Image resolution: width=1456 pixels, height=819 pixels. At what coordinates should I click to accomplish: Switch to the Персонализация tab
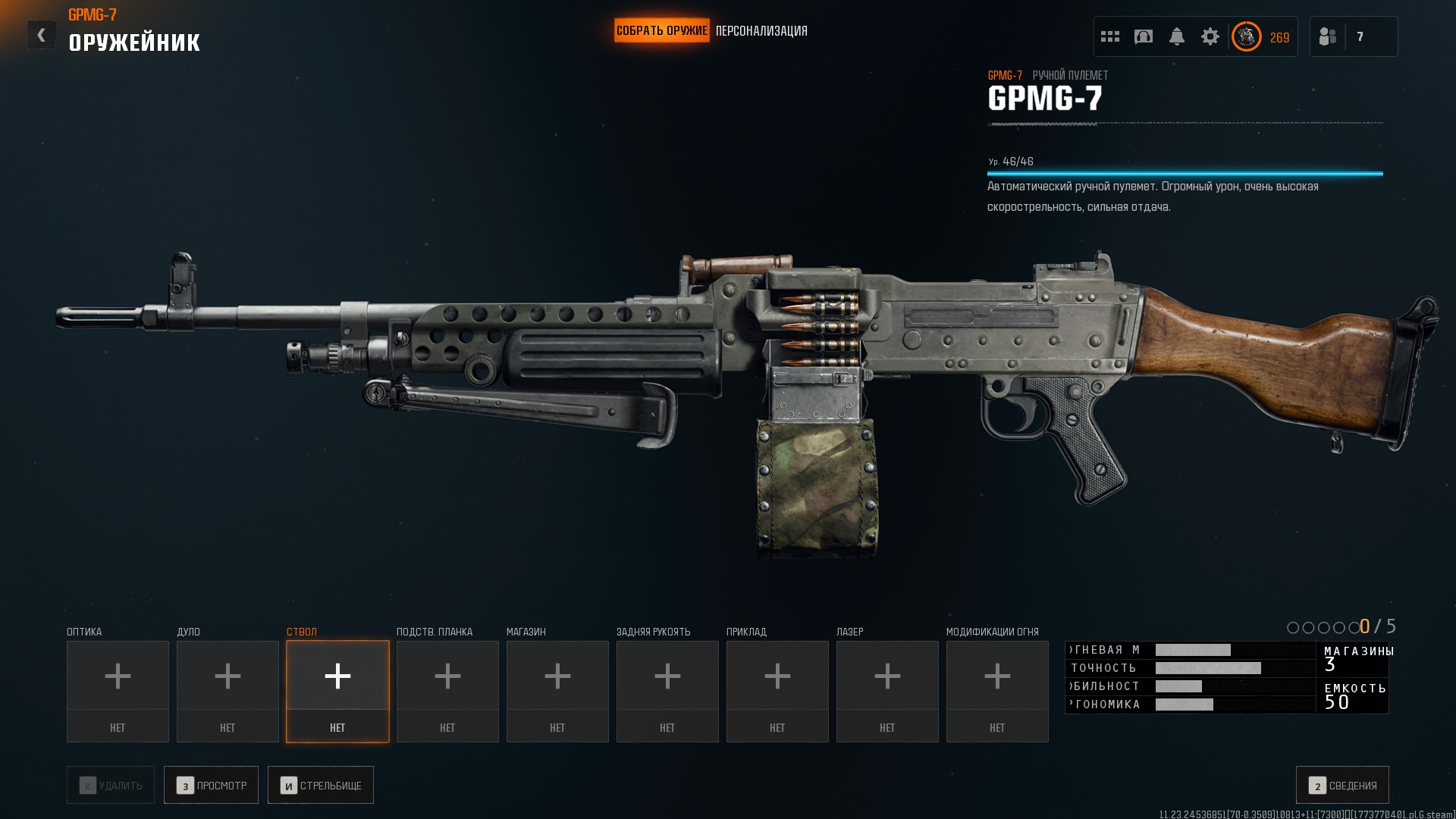coord(761,31)
